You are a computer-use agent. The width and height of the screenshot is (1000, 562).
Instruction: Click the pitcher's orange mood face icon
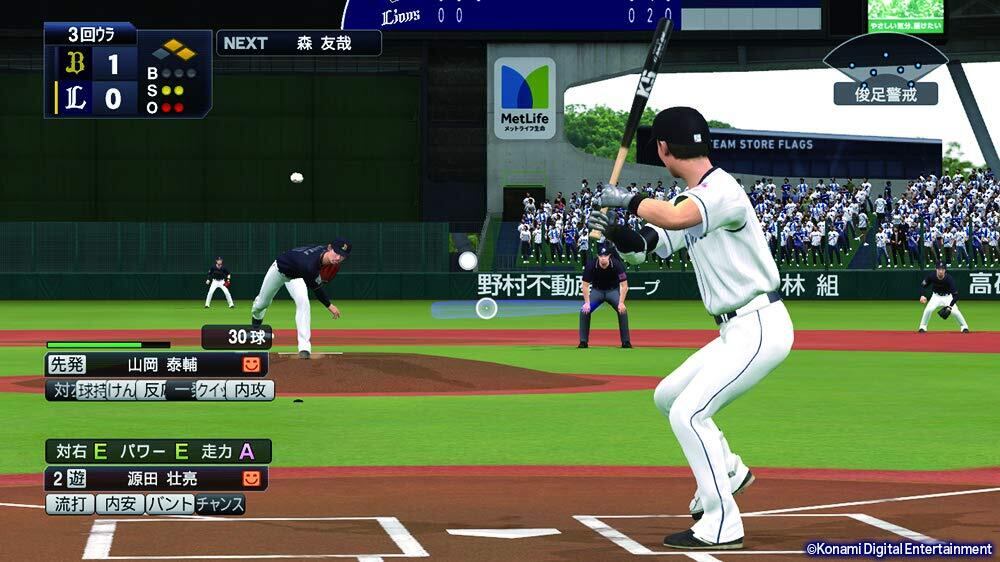pos(251,365)
